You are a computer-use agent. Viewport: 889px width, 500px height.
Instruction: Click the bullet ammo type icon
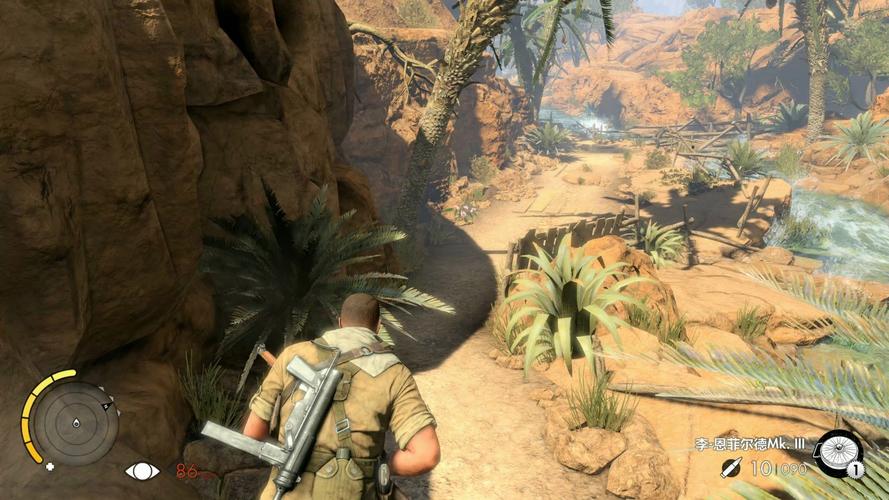[x=732, y=467]
